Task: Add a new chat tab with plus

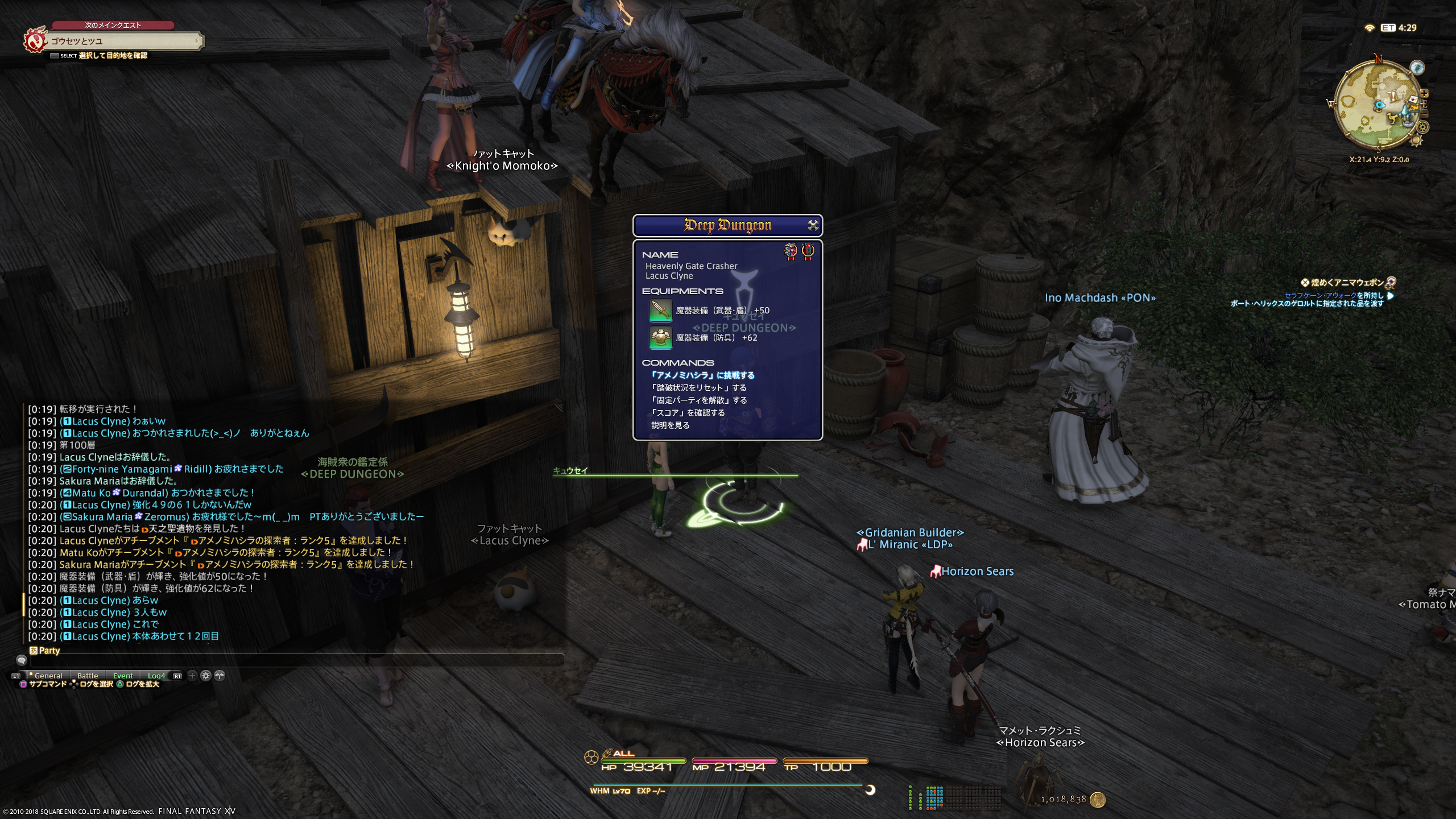Action: click(192, 676)
